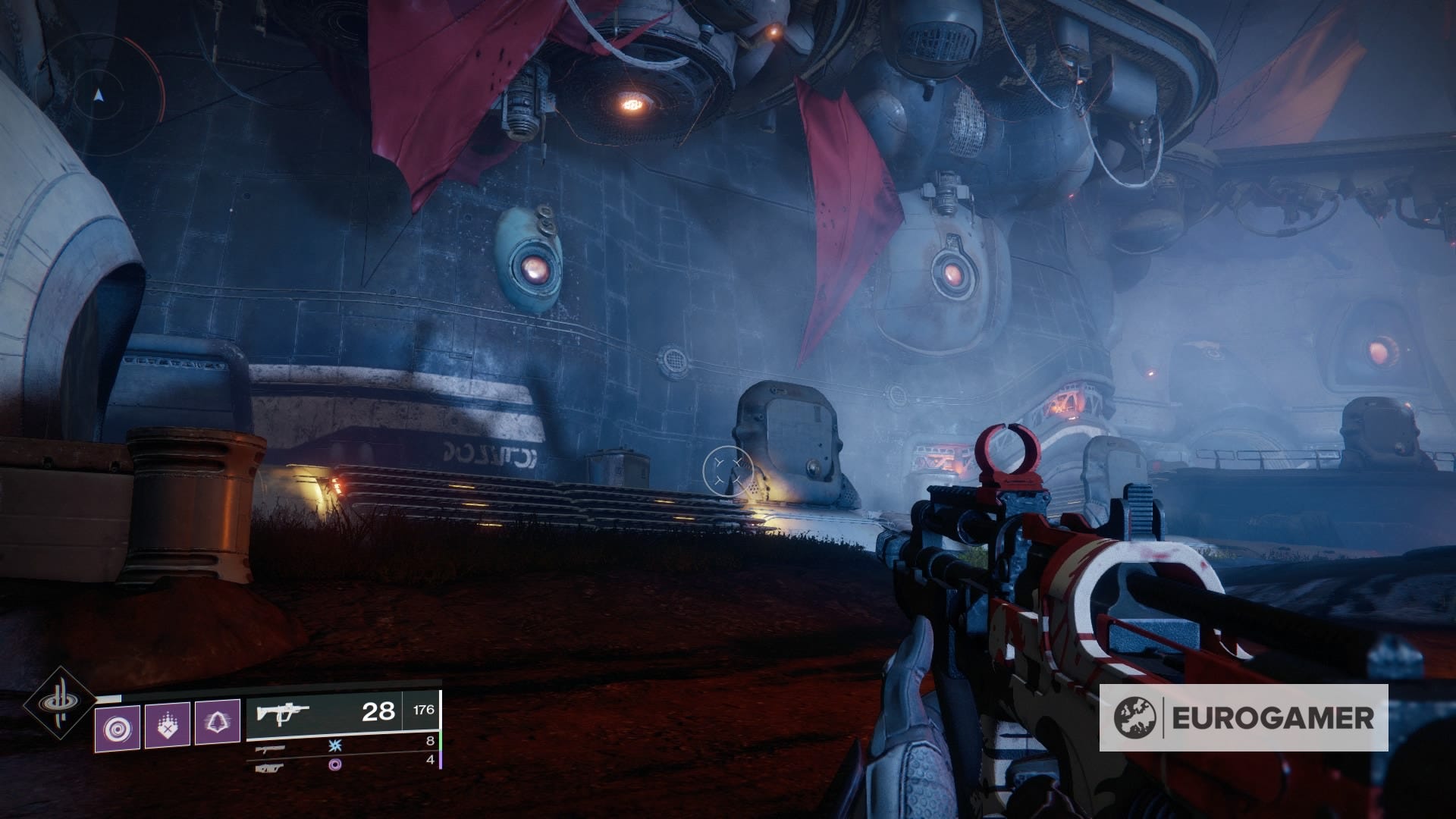
Task: Click the Eurogamer watermark logo
Action: (1244, 717)
